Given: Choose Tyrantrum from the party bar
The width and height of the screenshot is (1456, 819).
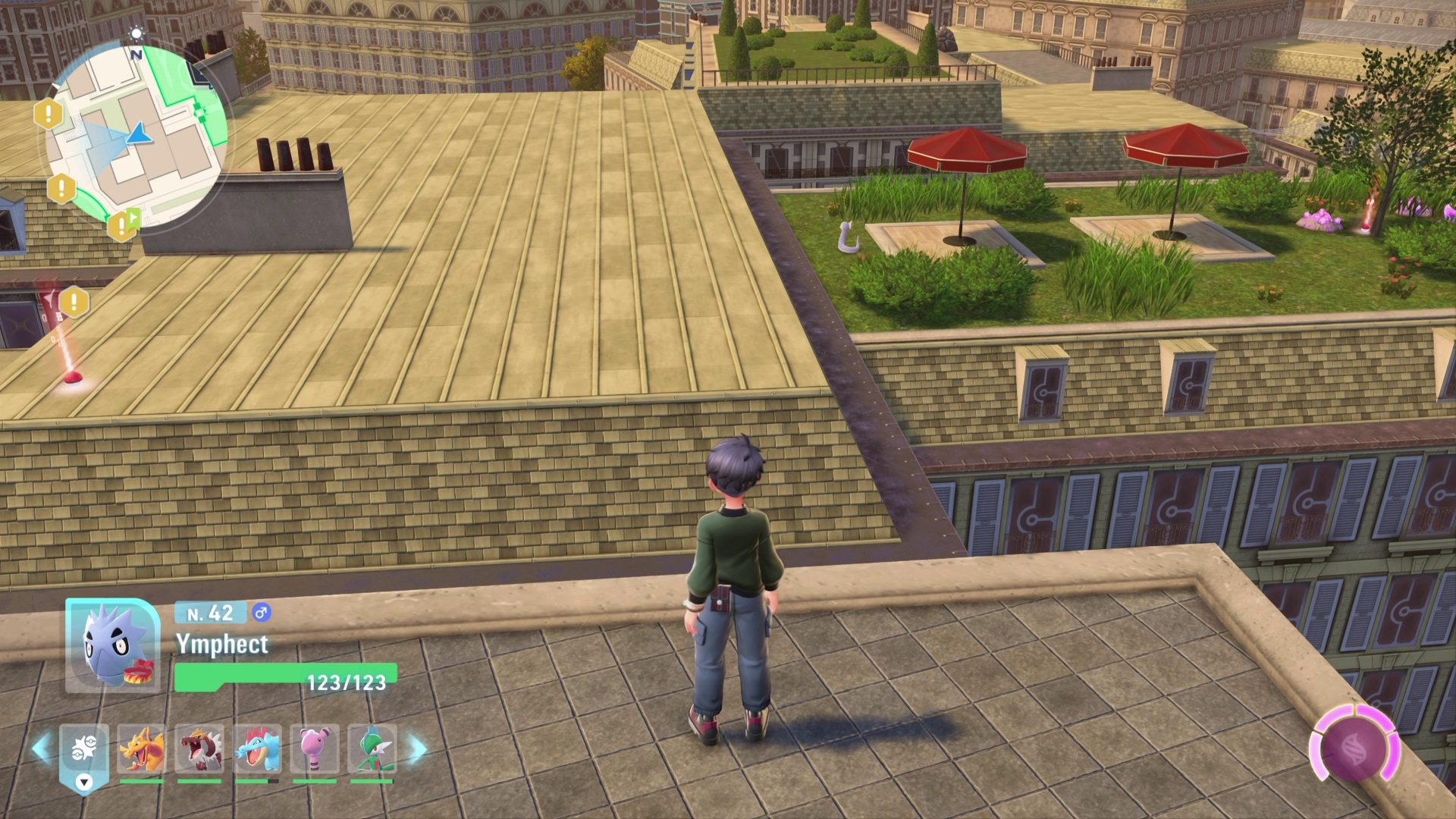Looking at the screenshot, I should click(199, 749).
